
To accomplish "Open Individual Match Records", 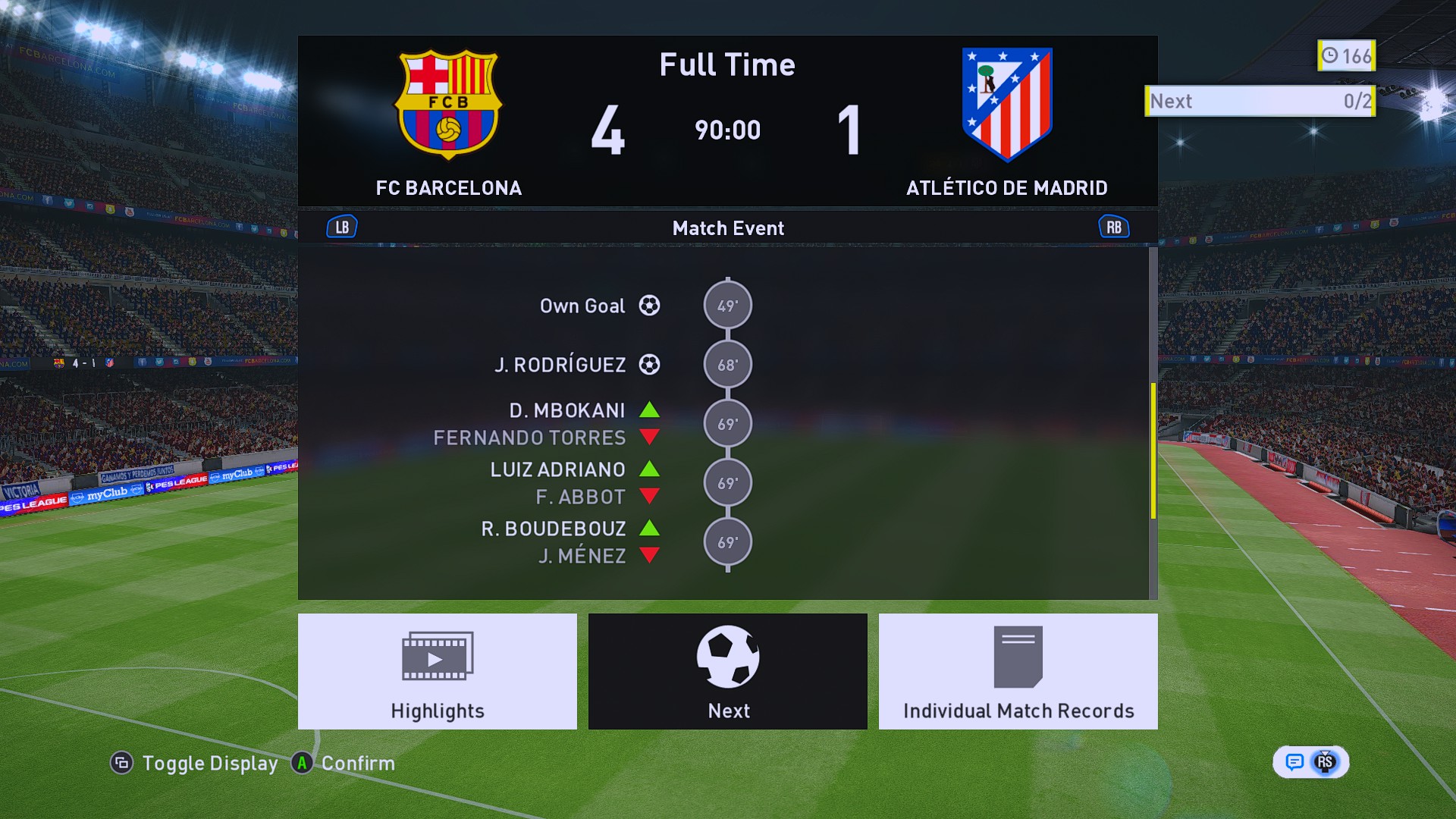I will pos(1018,671).
